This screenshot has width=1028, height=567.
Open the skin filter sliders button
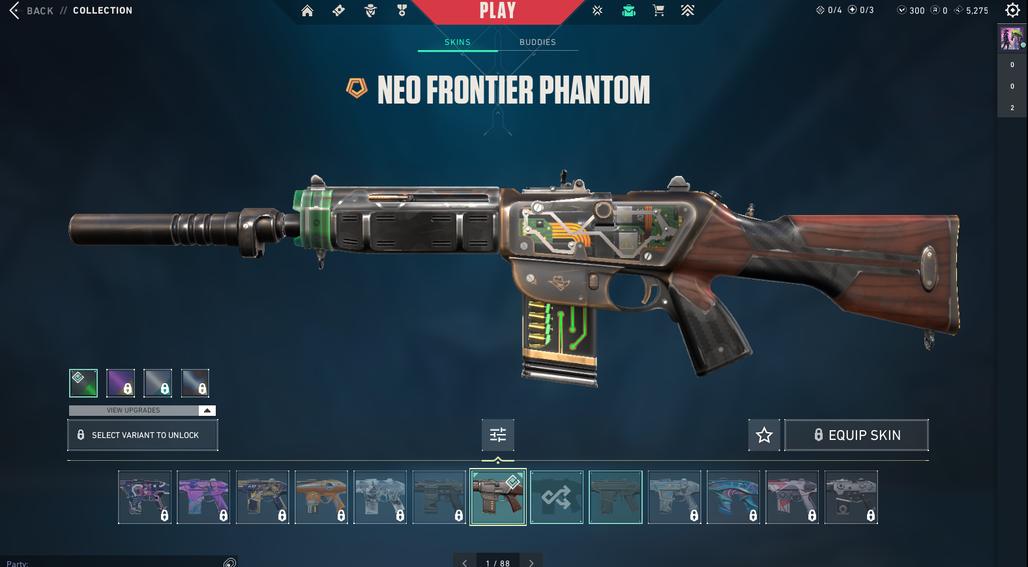point(497,435)
